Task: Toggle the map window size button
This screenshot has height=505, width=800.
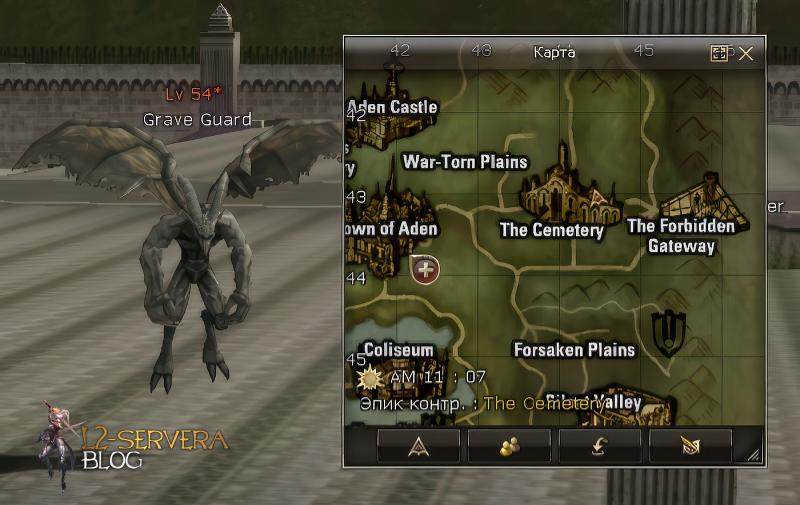Action: coord(719,54)
